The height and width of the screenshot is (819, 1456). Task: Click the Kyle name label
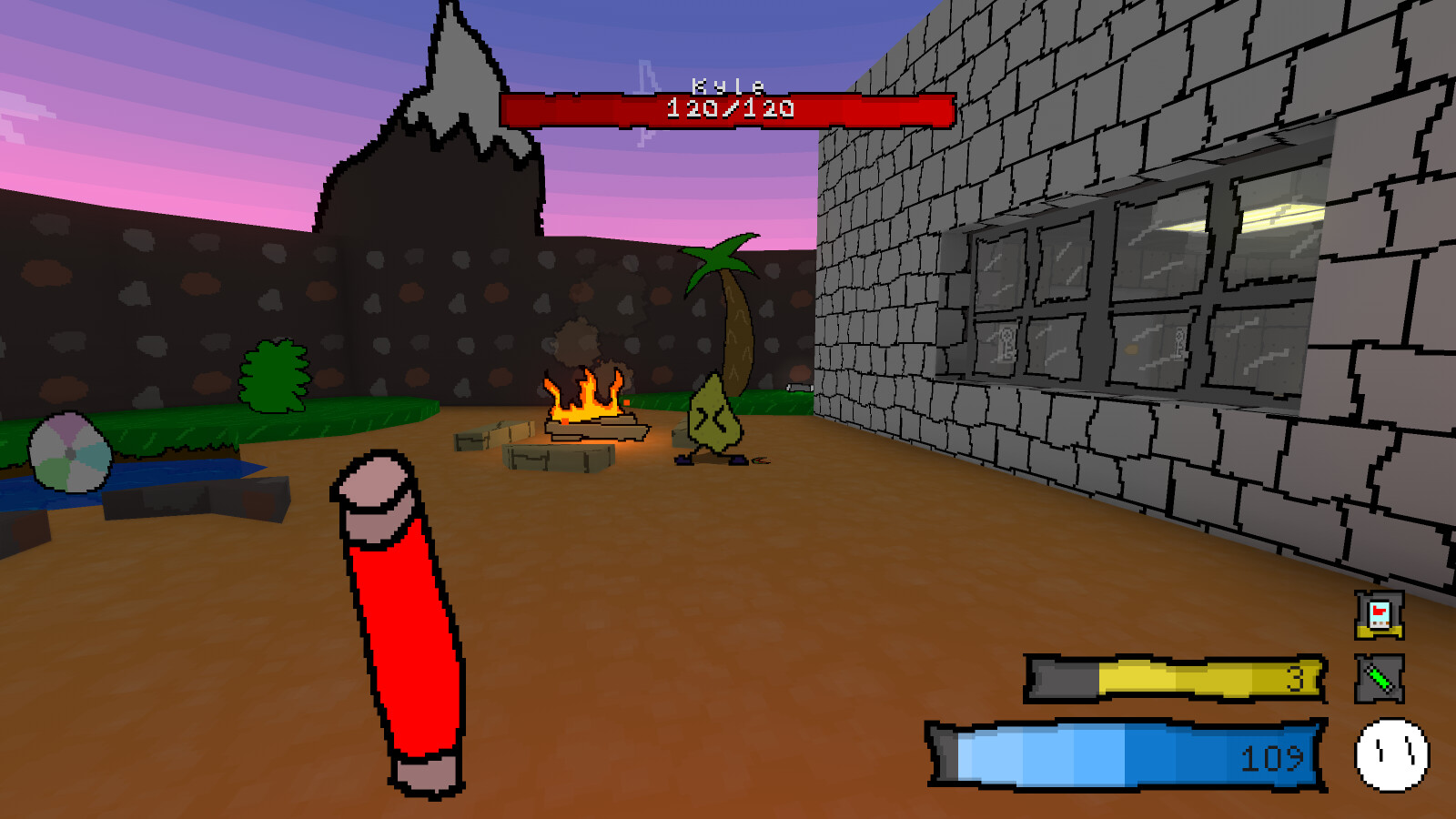pyautogui.click(x=726, y=85)
